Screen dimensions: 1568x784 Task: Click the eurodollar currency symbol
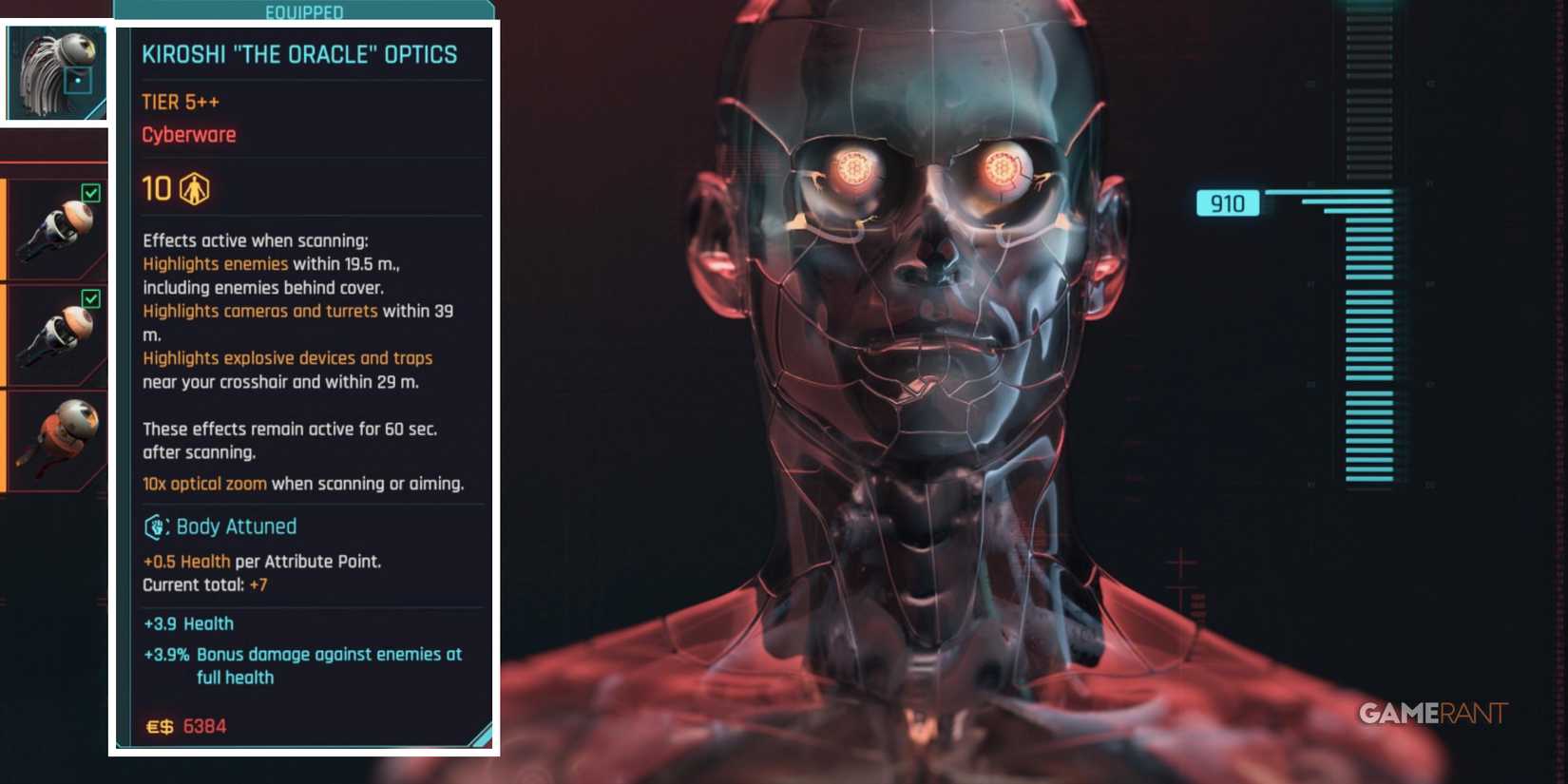[162, 726]
